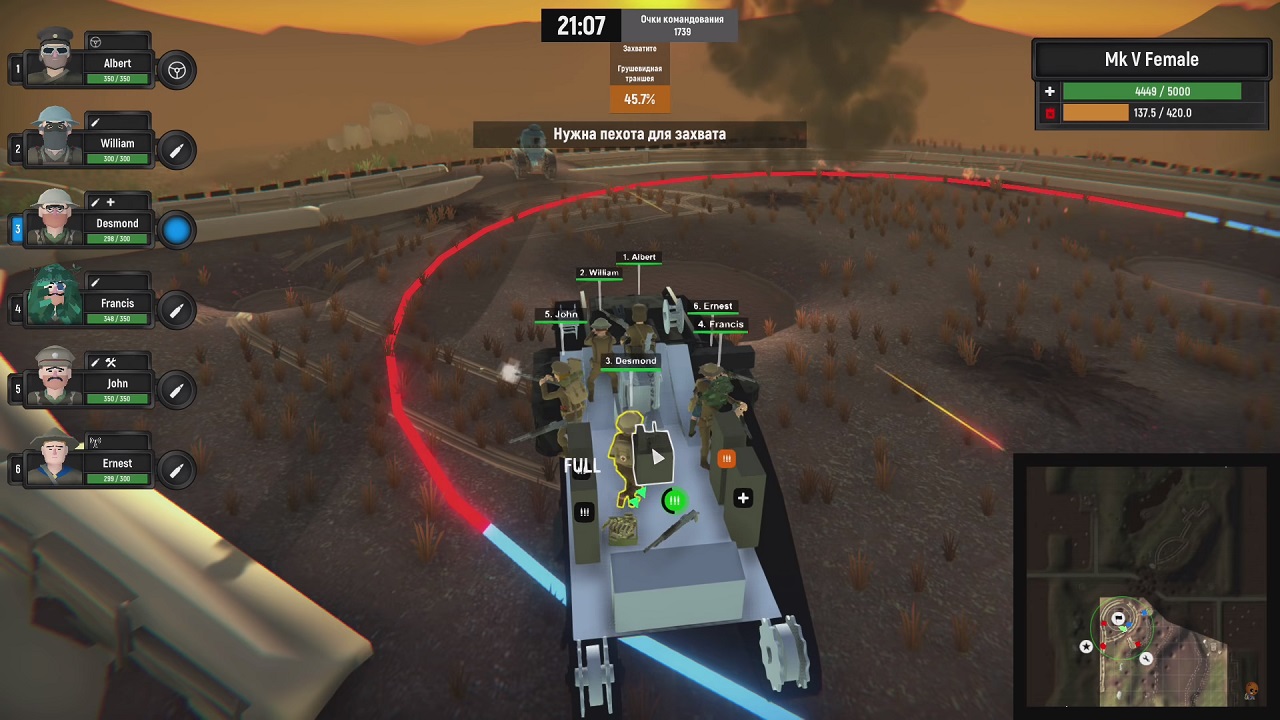Click the Mk V Female tank panel

pyautogui.click(x=1152, y=86)
